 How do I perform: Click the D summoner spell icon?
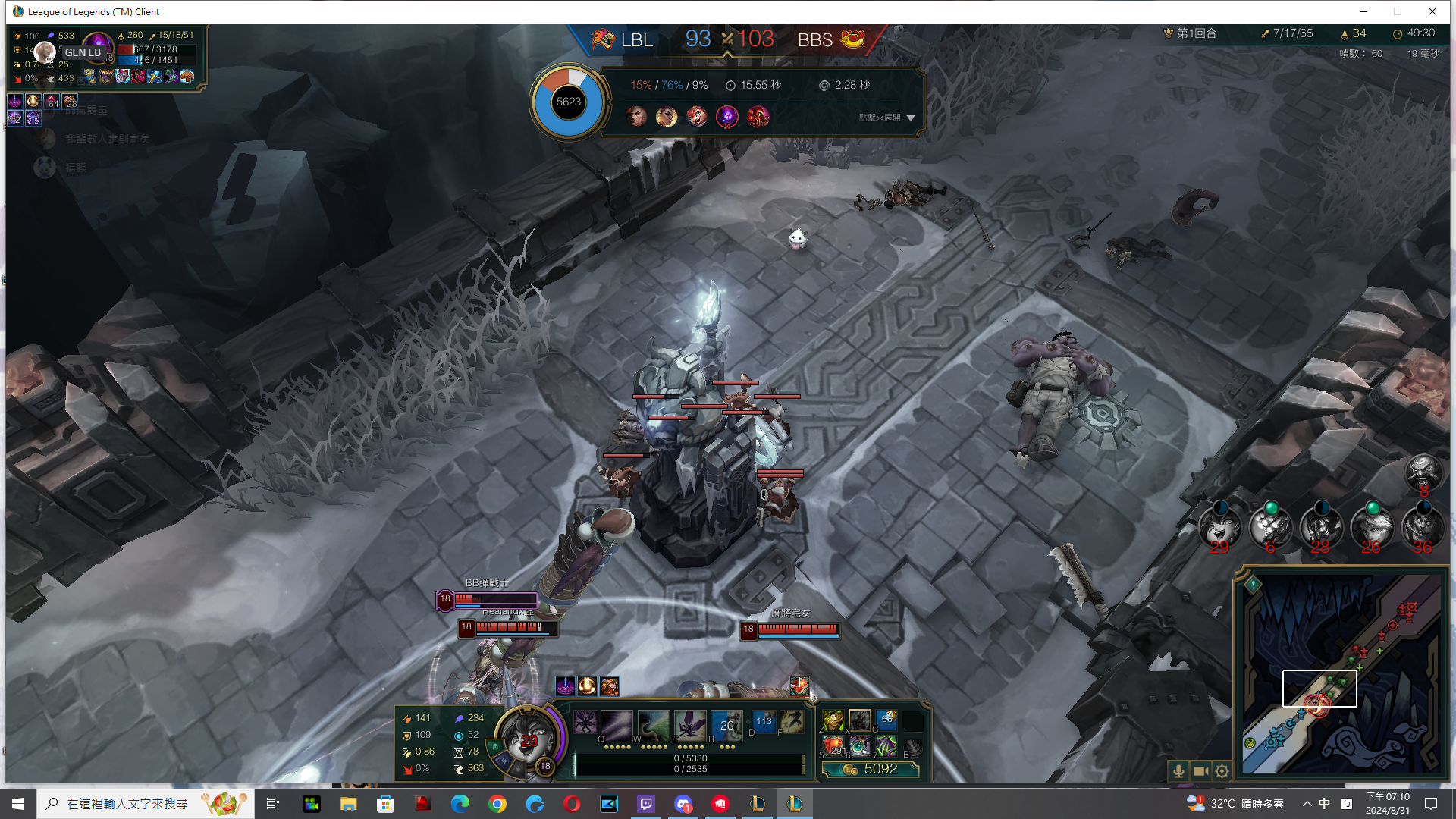coord(764,721)
